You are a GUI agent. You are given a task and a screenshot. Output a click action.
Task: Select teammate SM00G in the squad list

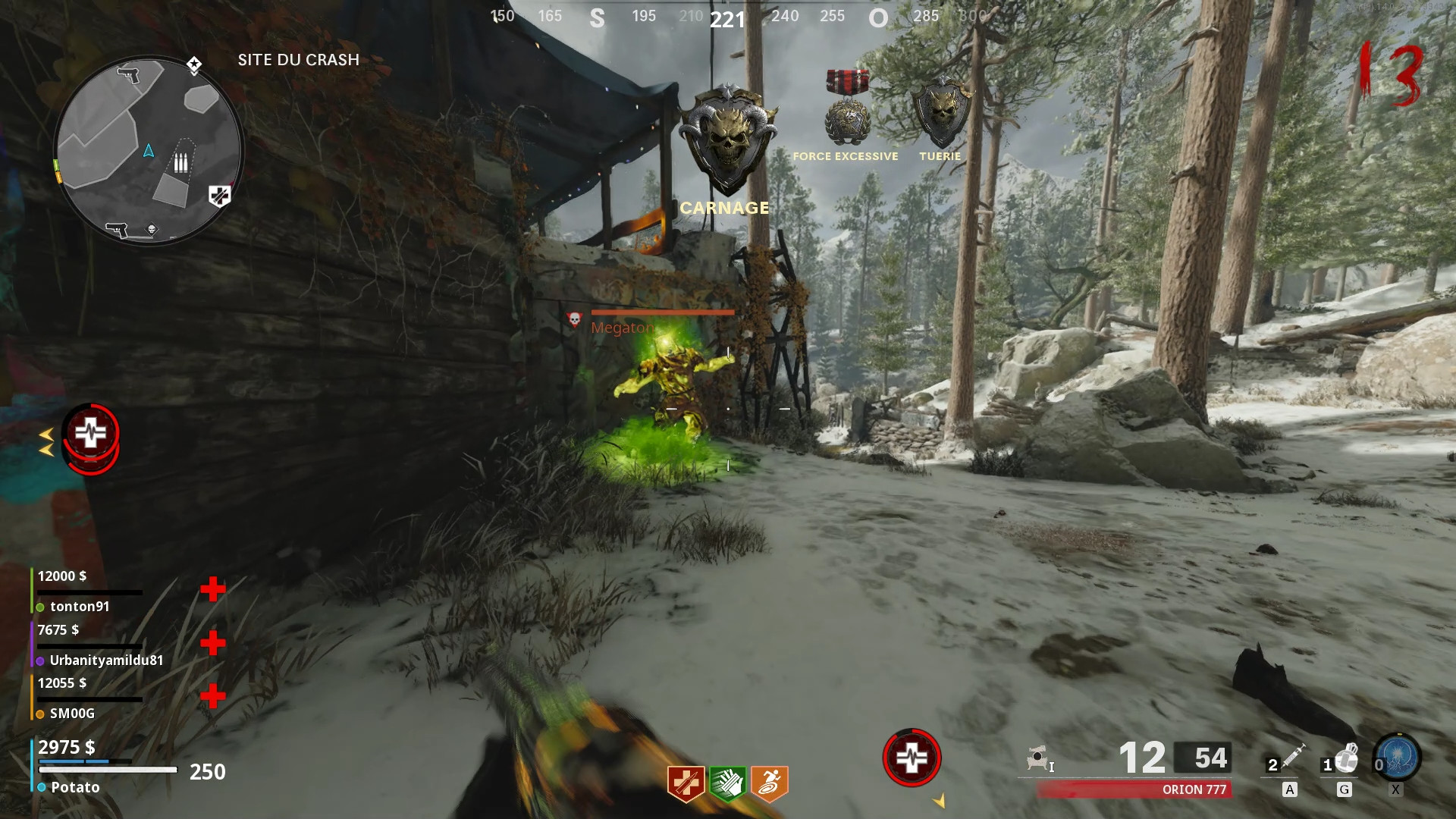pyautogui.click(x=72, y=714)
